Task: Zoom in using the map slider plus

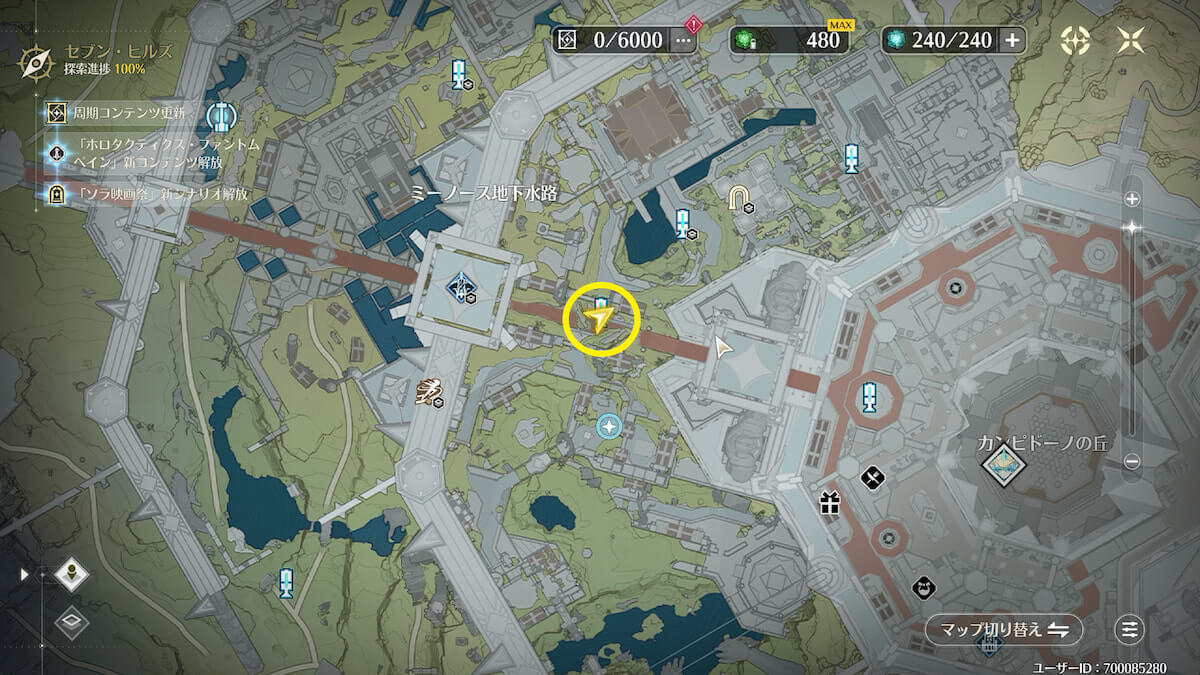Action: click(1132, 199)
